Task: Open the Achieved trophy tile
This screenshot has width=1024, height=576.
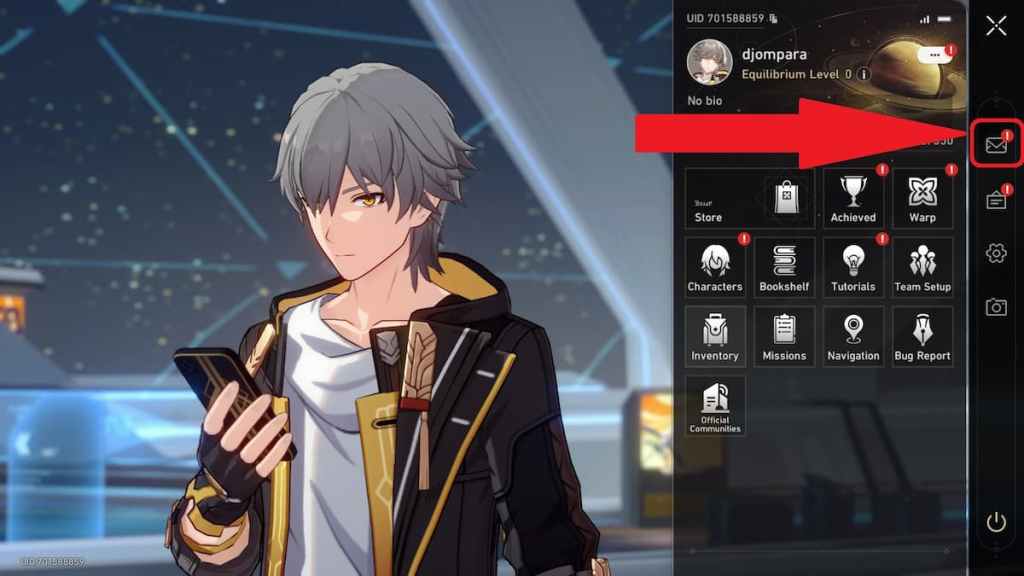Action: point(853,198)
